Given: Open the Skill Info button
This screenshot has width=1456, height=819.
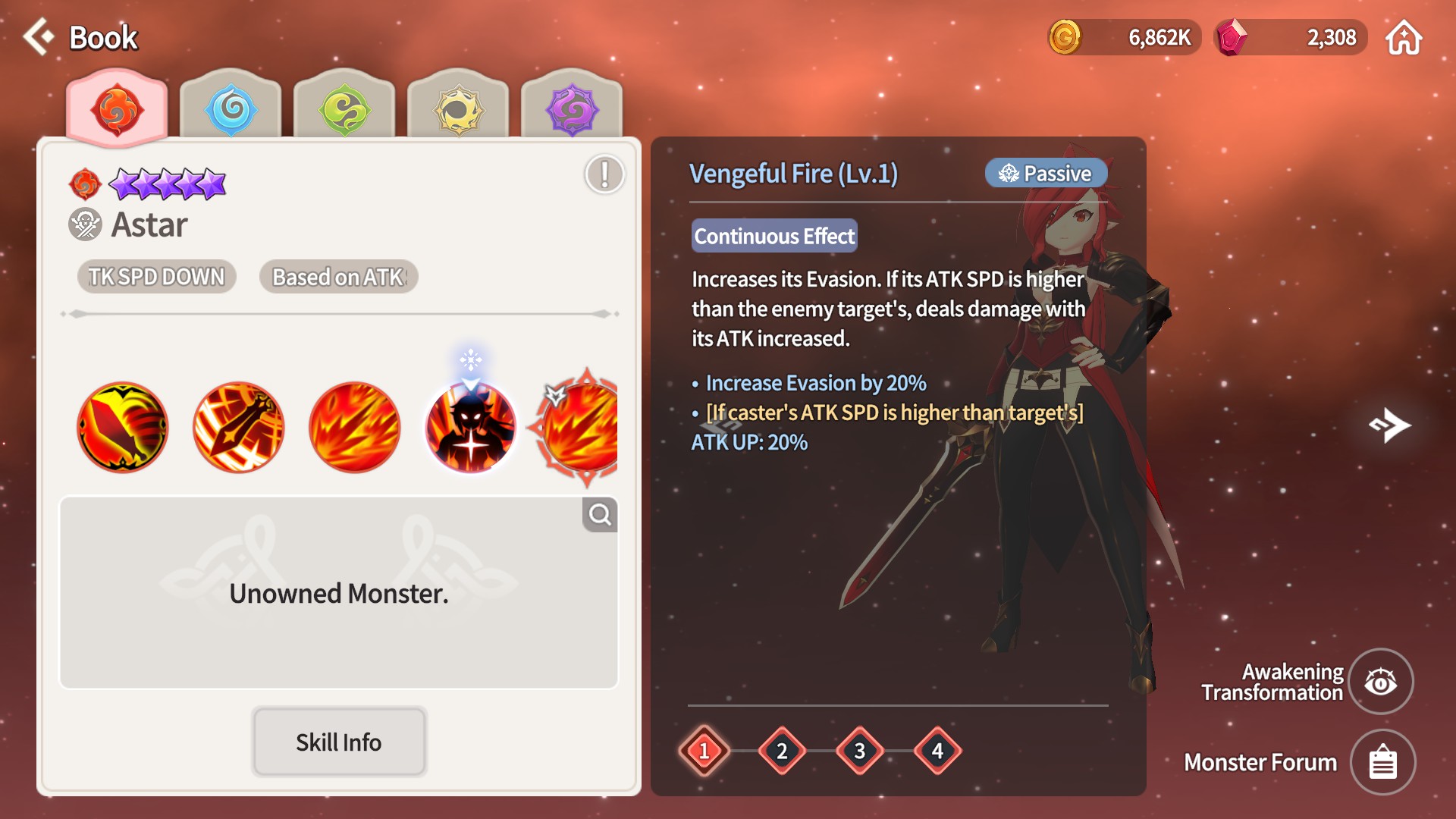Looking at the screenshot, I should click(339, 742).
